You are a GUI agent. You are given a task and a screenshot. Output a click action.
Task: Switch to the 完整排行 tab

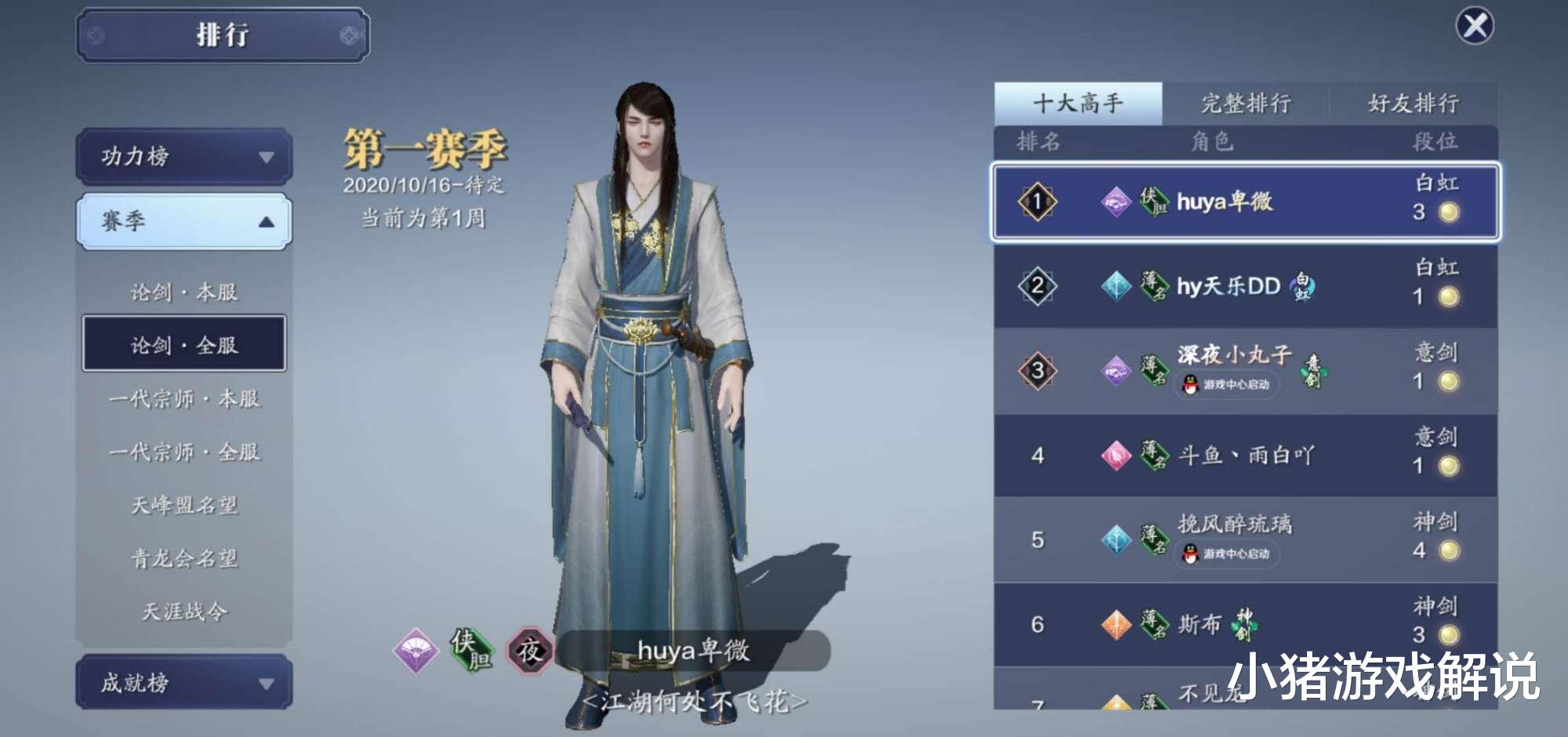(1247, 103)
